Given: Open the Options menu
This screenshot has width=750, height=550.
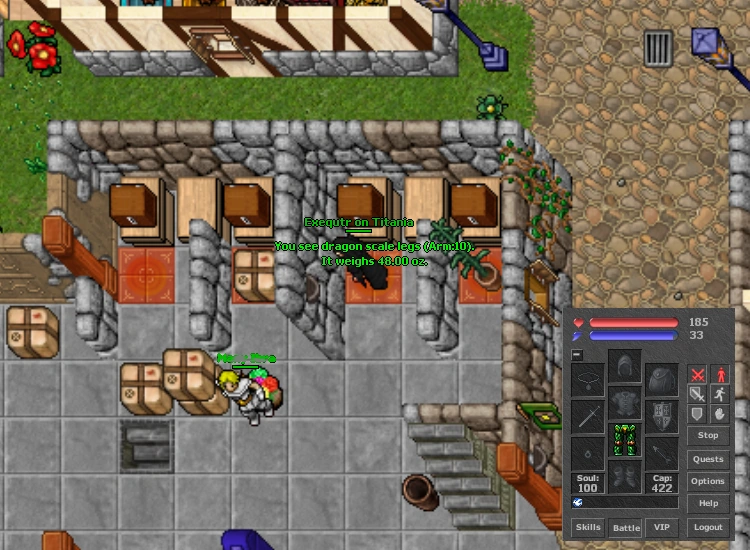Looking at the screenshot, I should point(708,481).
